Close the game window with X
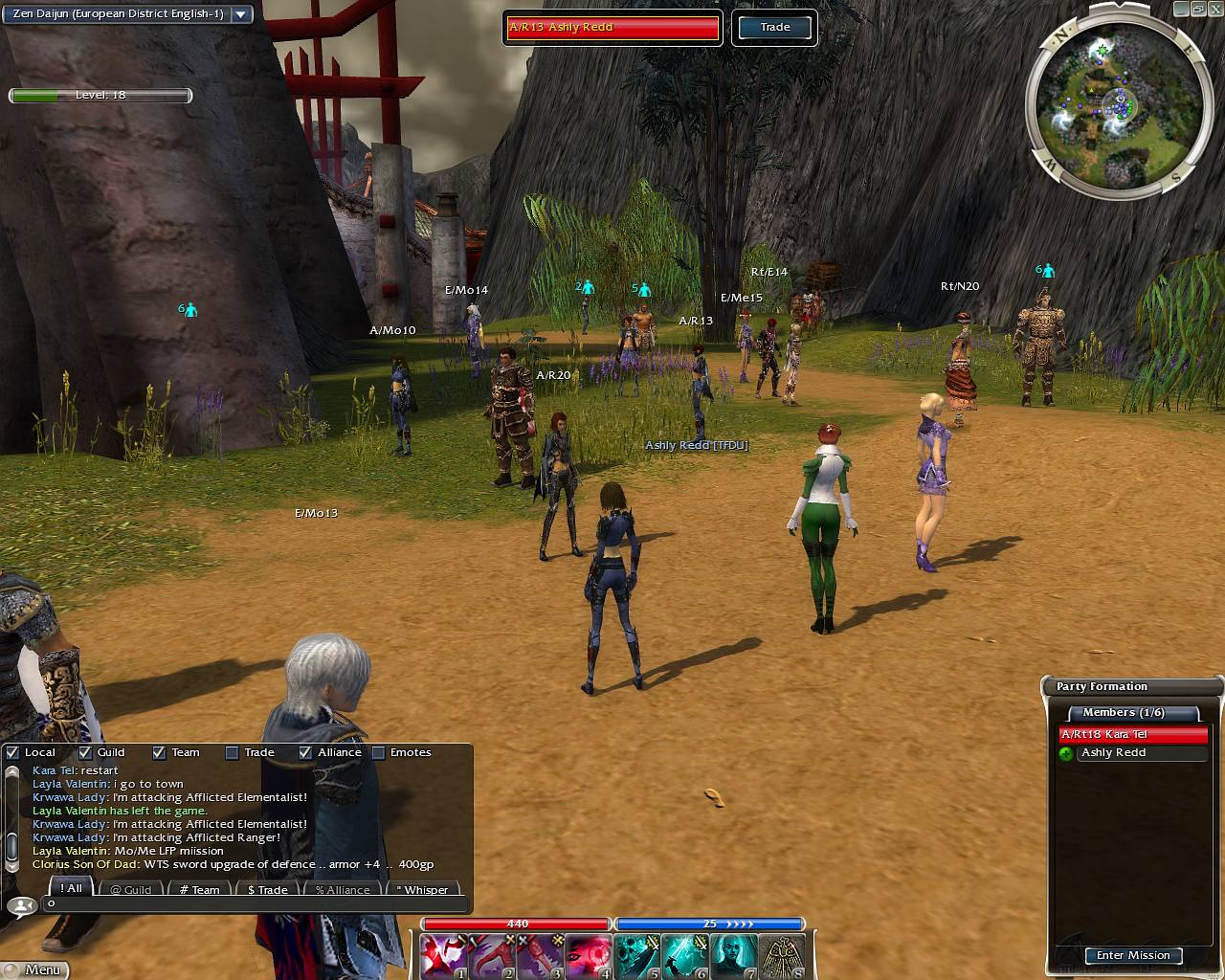 [1214, 9]
